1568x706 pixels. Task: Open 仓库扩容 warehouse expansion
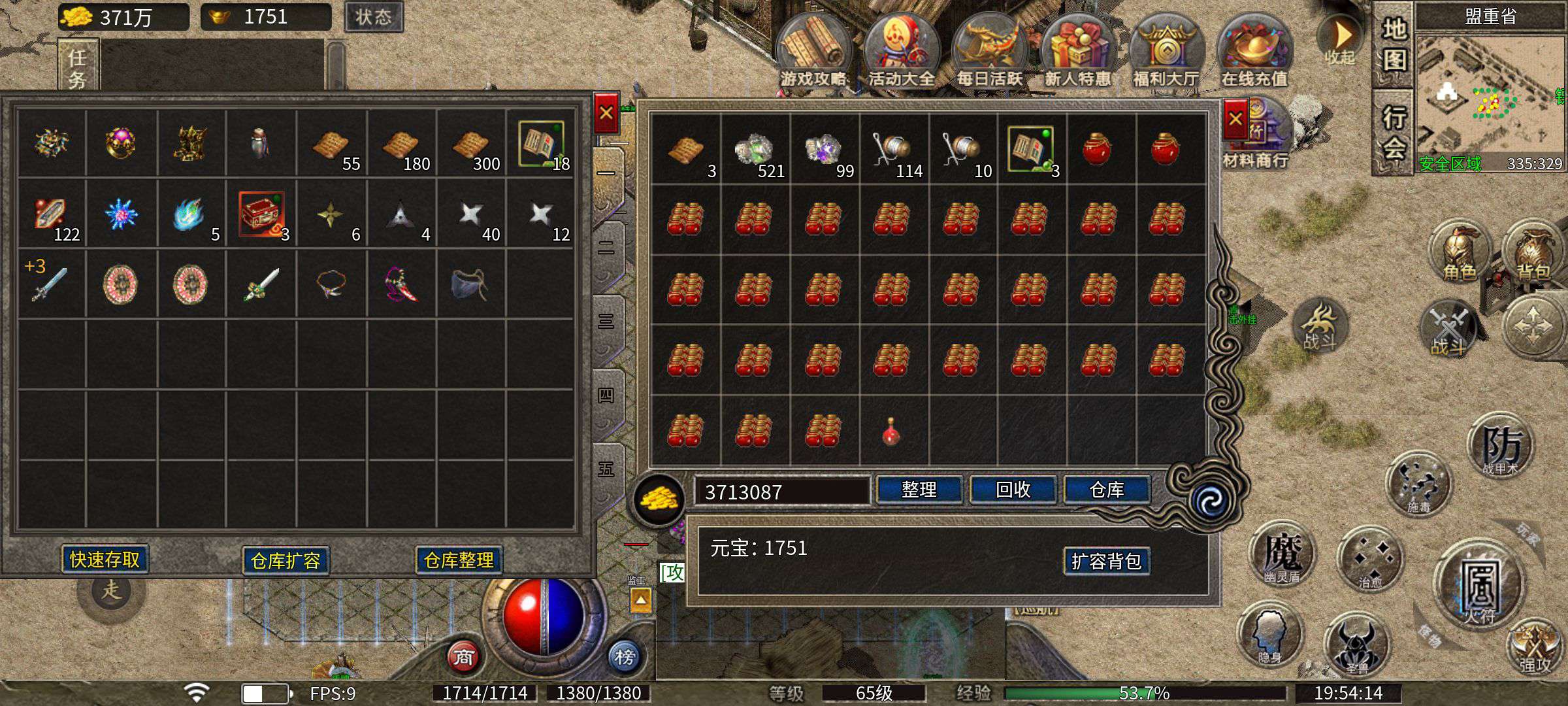pyautogui.click(x=286, y=561)
